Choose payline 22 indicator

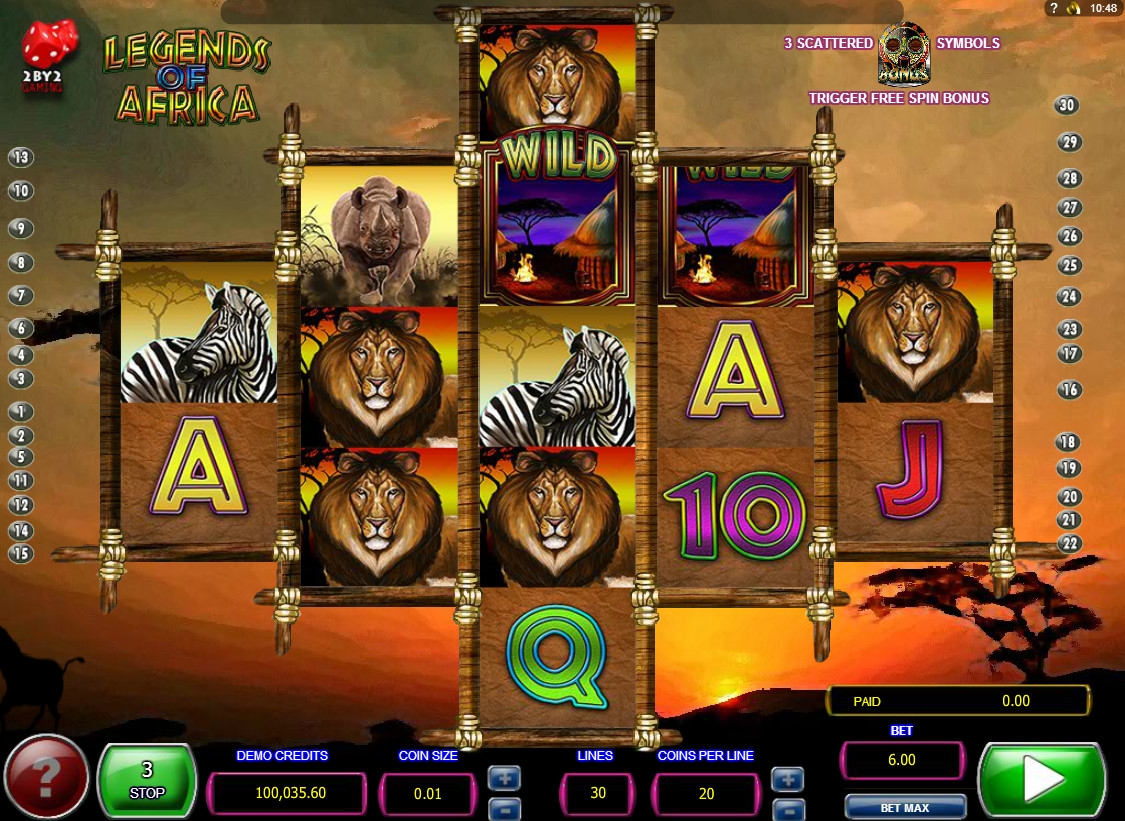(1070, 543)
